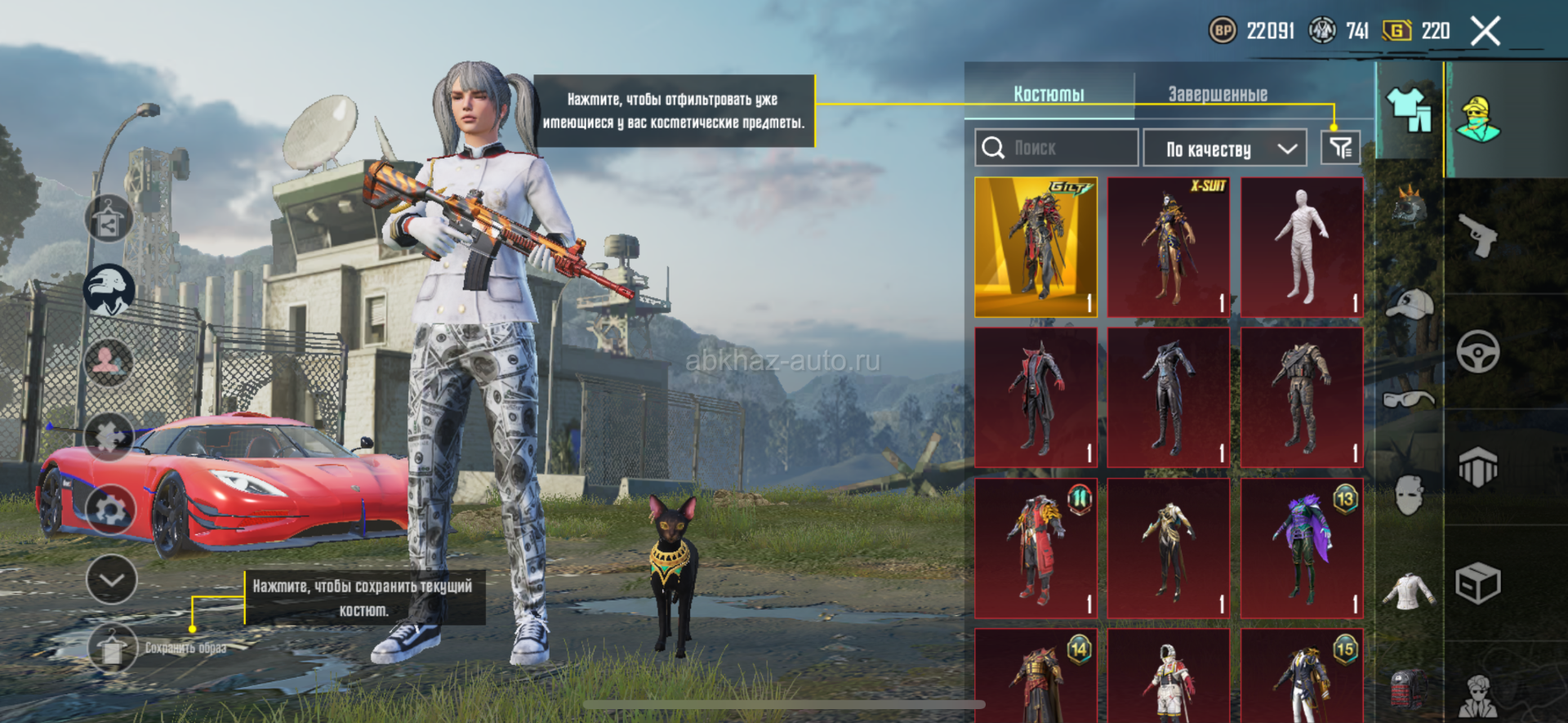
Task: Choose the X-SUIT outfit tile
Action: (1169, 247)
